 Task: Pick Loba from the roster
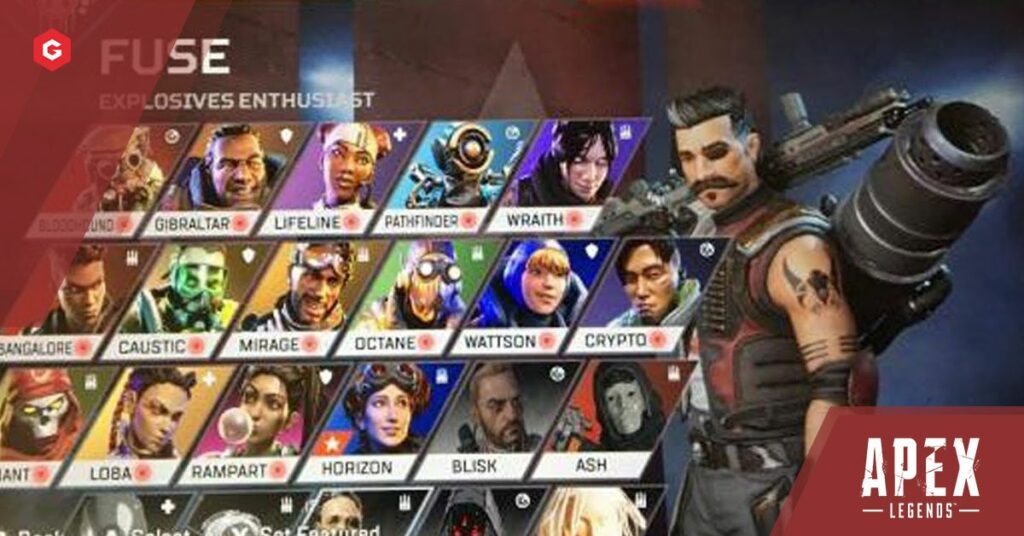pos(152,423)
